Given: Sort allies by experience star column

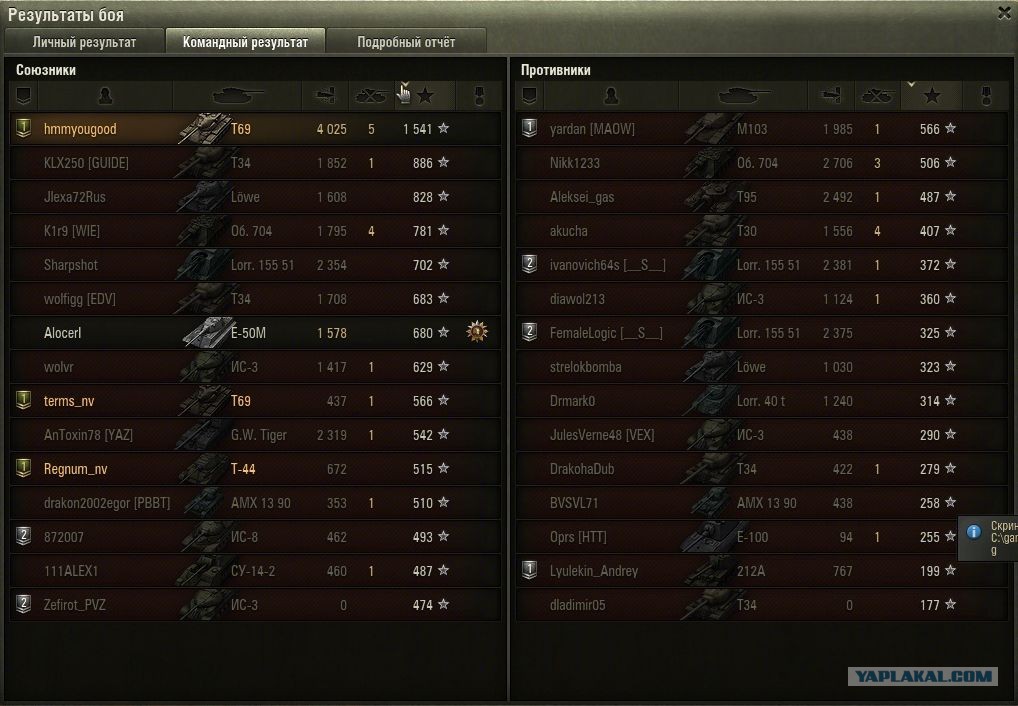Looking at the screenshot, I should coord(426,96).
